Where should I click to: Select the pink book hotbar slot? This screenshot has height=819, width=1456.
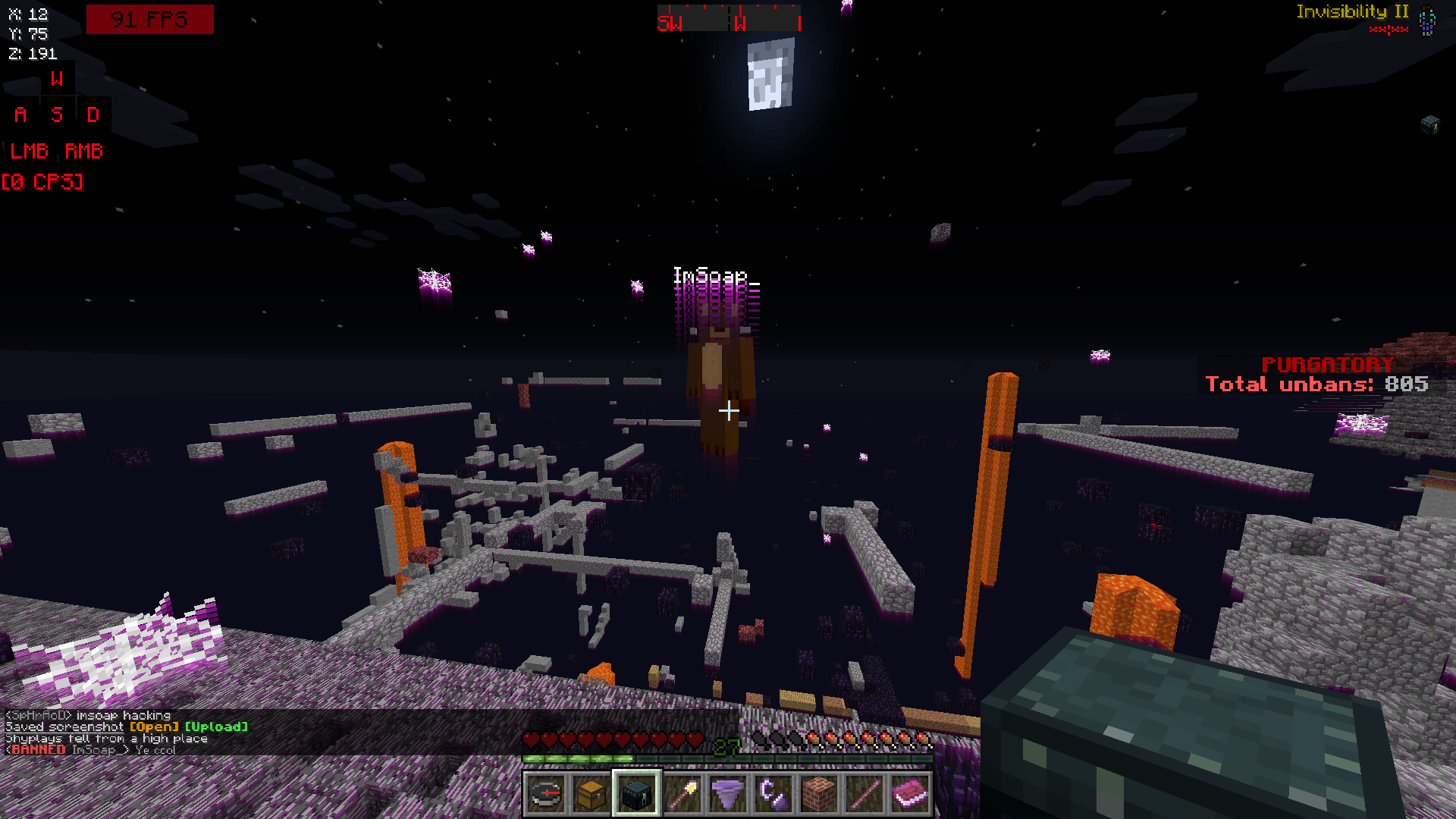point(910,794)
